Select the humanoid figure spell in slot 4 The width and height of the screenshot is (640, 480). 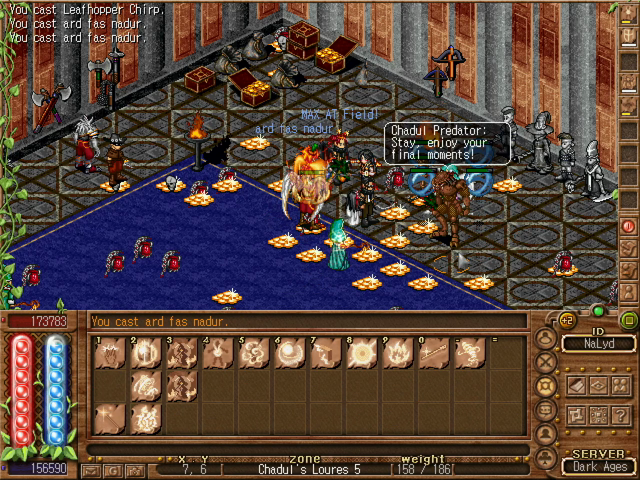click(x=217, y=354)
